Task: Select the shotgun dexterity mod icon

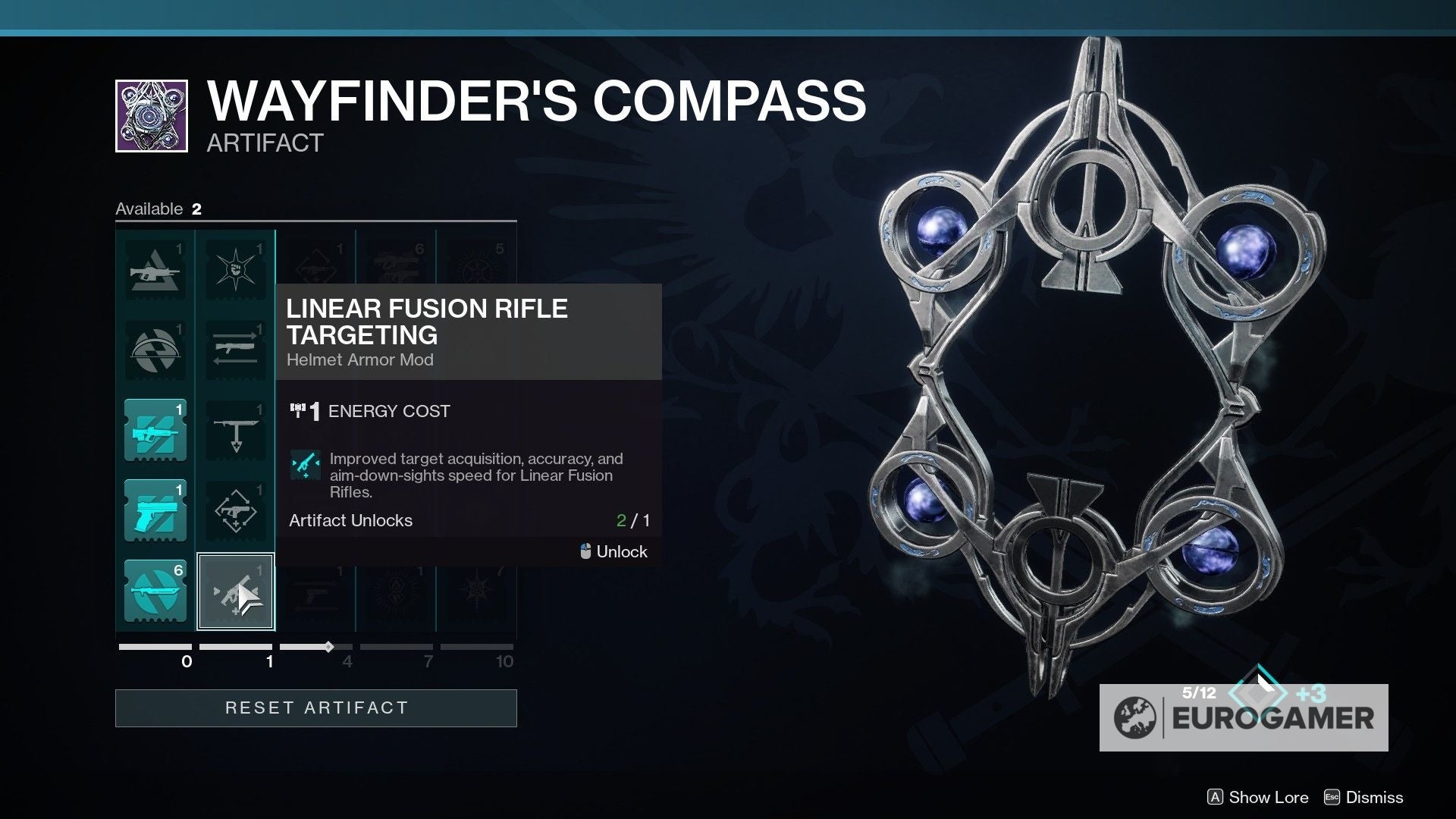Action: (x=236, y=510)
